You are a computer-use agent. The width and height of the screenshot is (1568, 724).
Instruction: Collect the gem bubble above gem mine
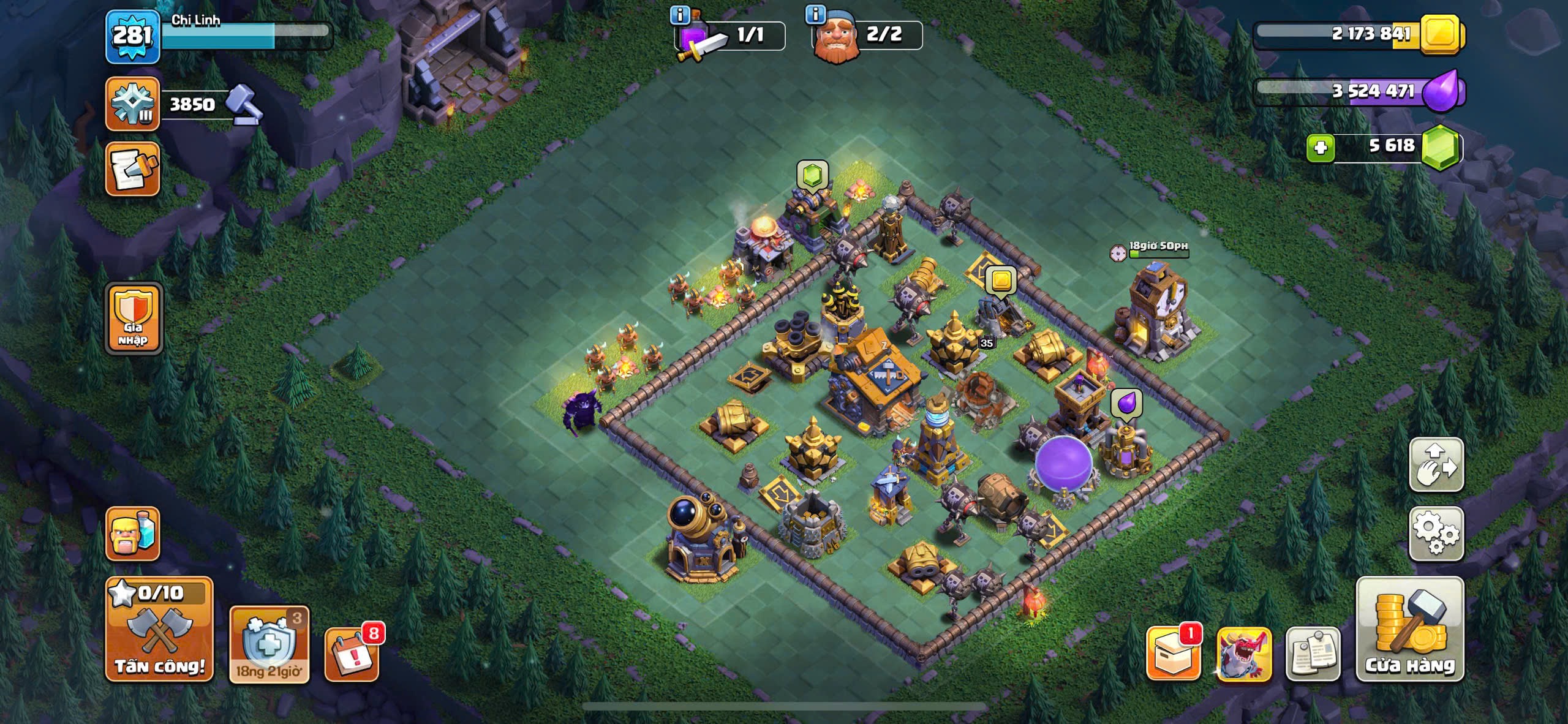812,175
